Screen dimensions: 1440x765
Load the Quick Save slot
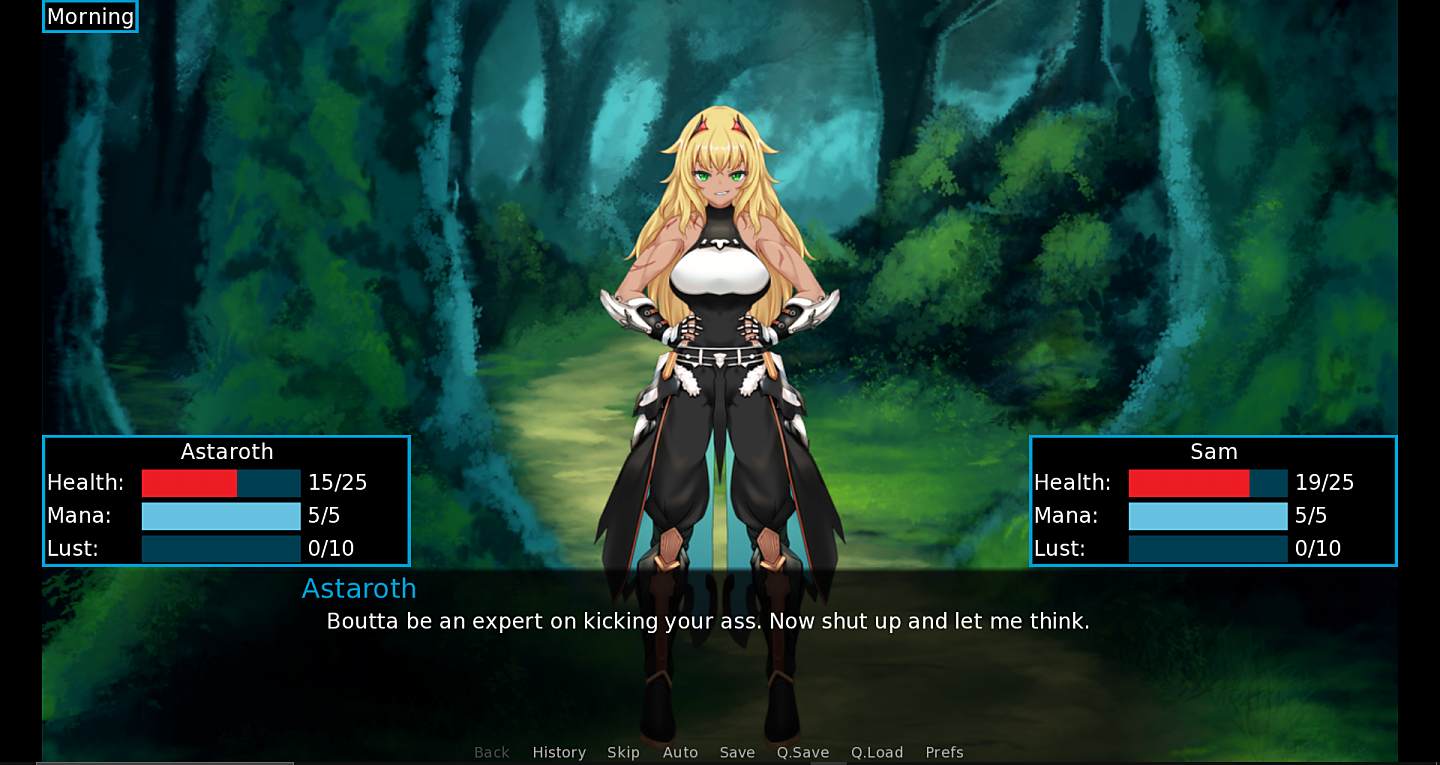[x=877, y=752]
